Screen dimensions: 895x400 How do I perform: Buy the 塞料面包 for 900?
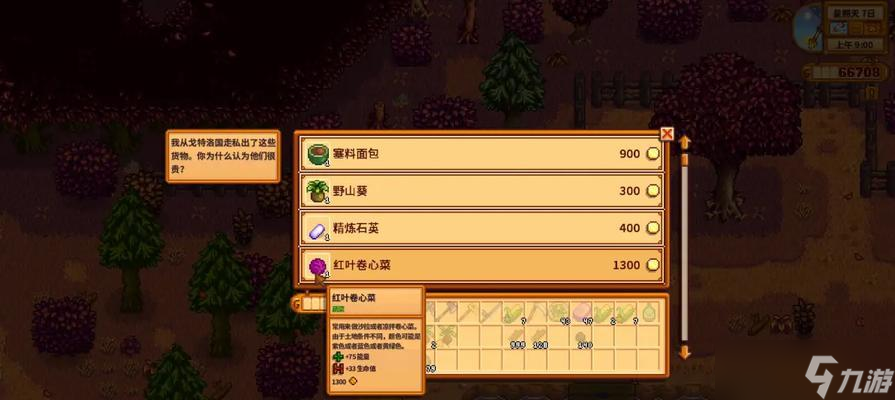pos(481,154)
